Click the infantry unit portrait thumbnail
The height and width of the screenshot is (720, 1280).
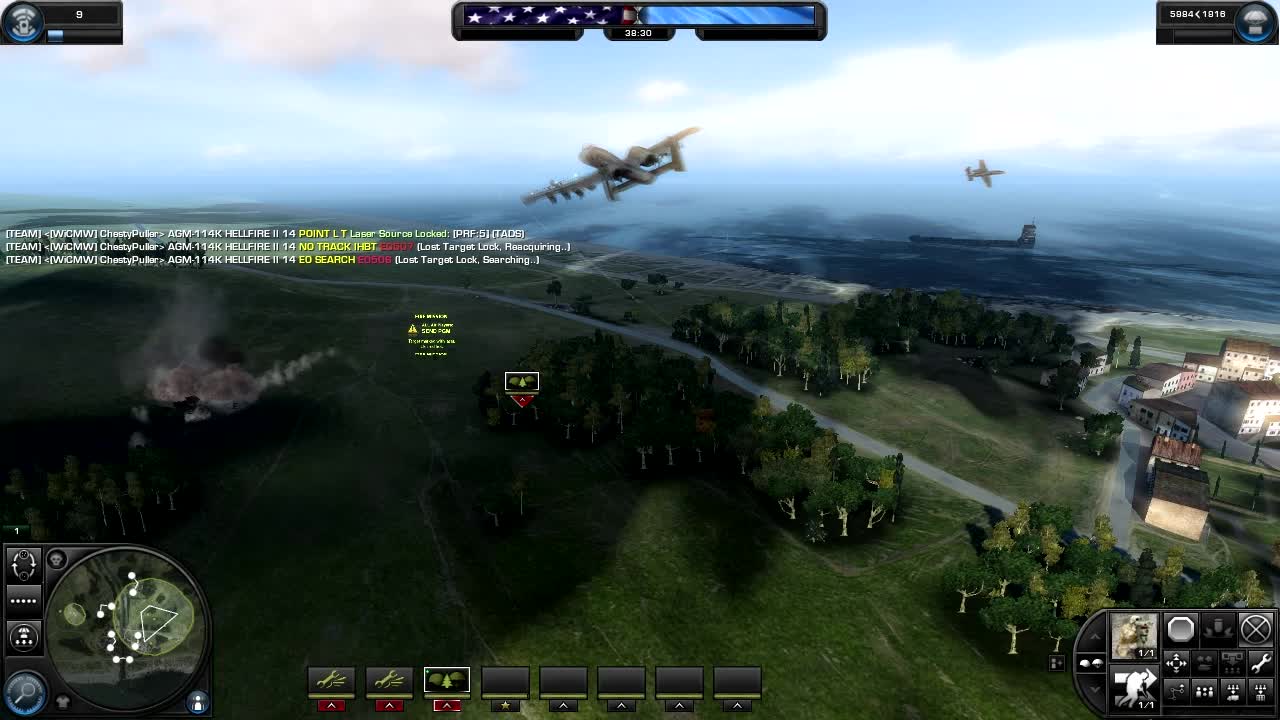(1133, 634)
